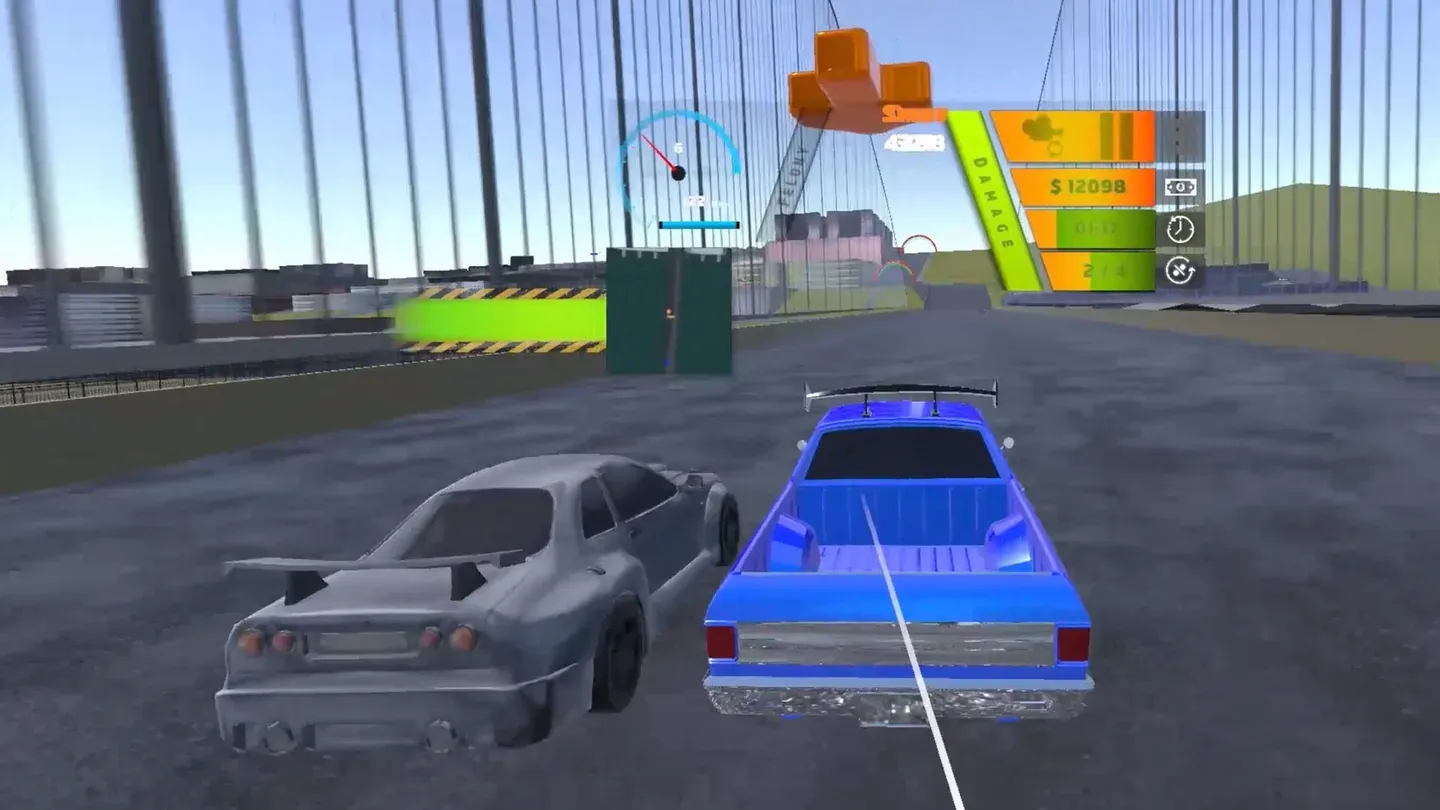This screenshot has width=1440, height=810.
Task: Click the dollar bill icon beside the cash display
Action: coord(1181,187)
